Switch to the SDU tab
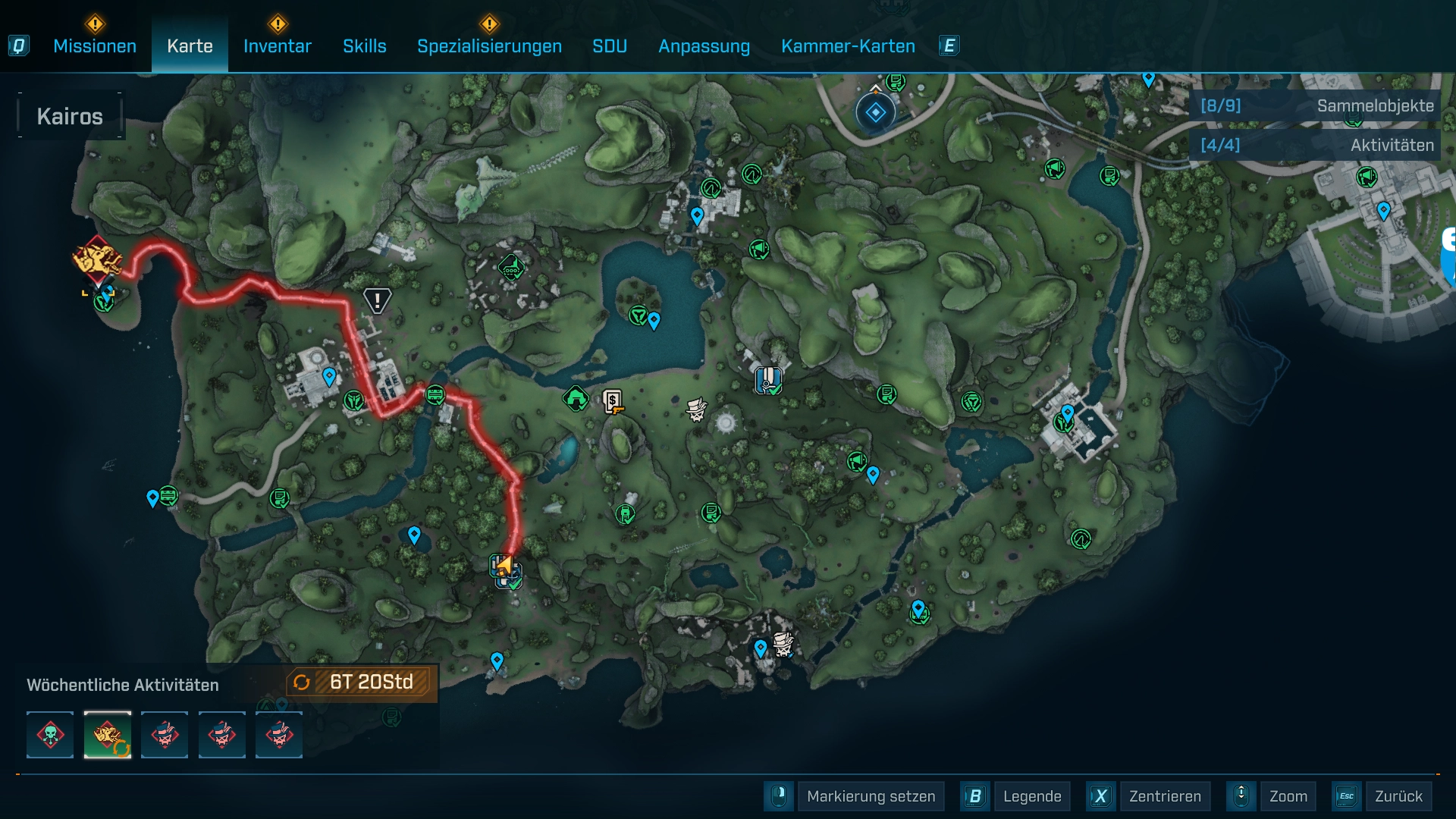 click(x=610, y=46)
